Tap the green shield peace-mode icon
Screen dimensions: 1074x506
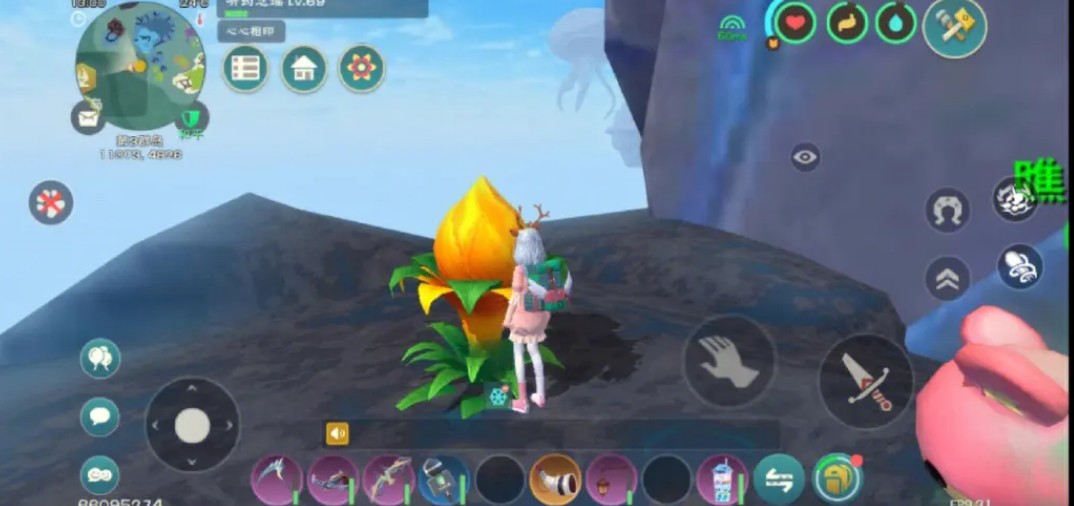pos(190,118)
